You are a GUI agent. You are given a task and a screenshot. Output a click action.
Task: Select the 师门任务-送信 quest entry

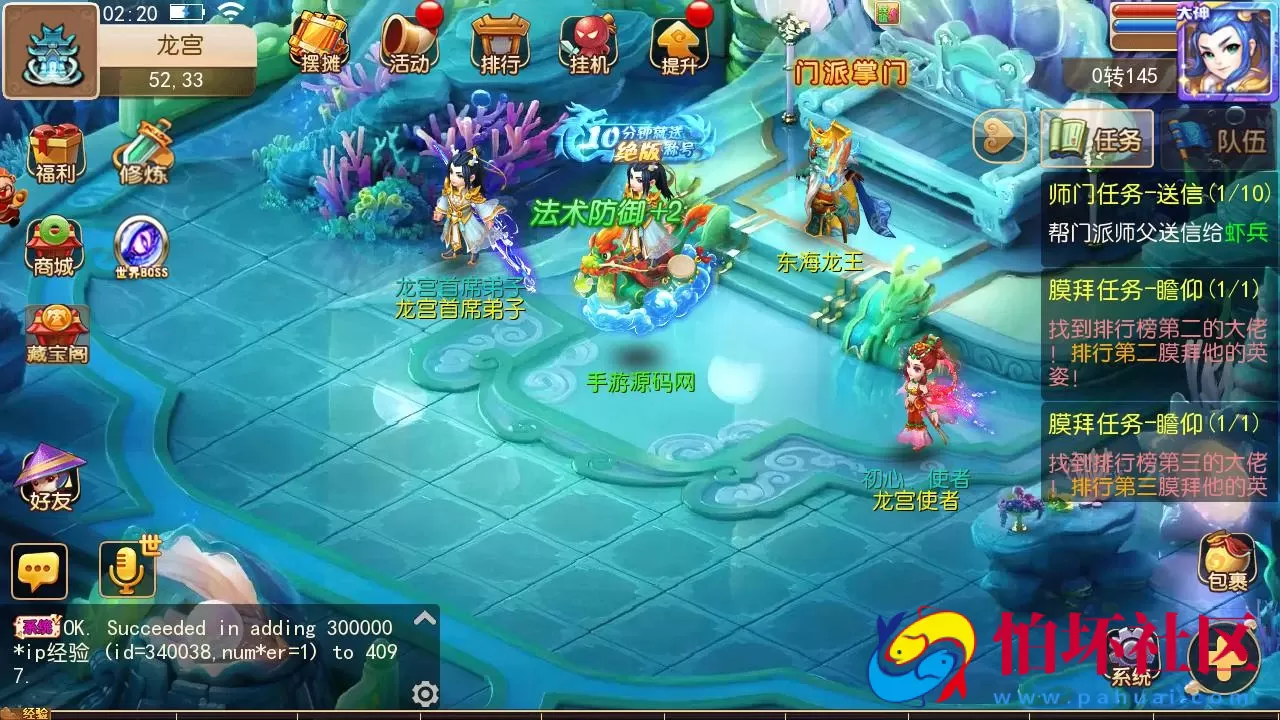(1158, 212)
